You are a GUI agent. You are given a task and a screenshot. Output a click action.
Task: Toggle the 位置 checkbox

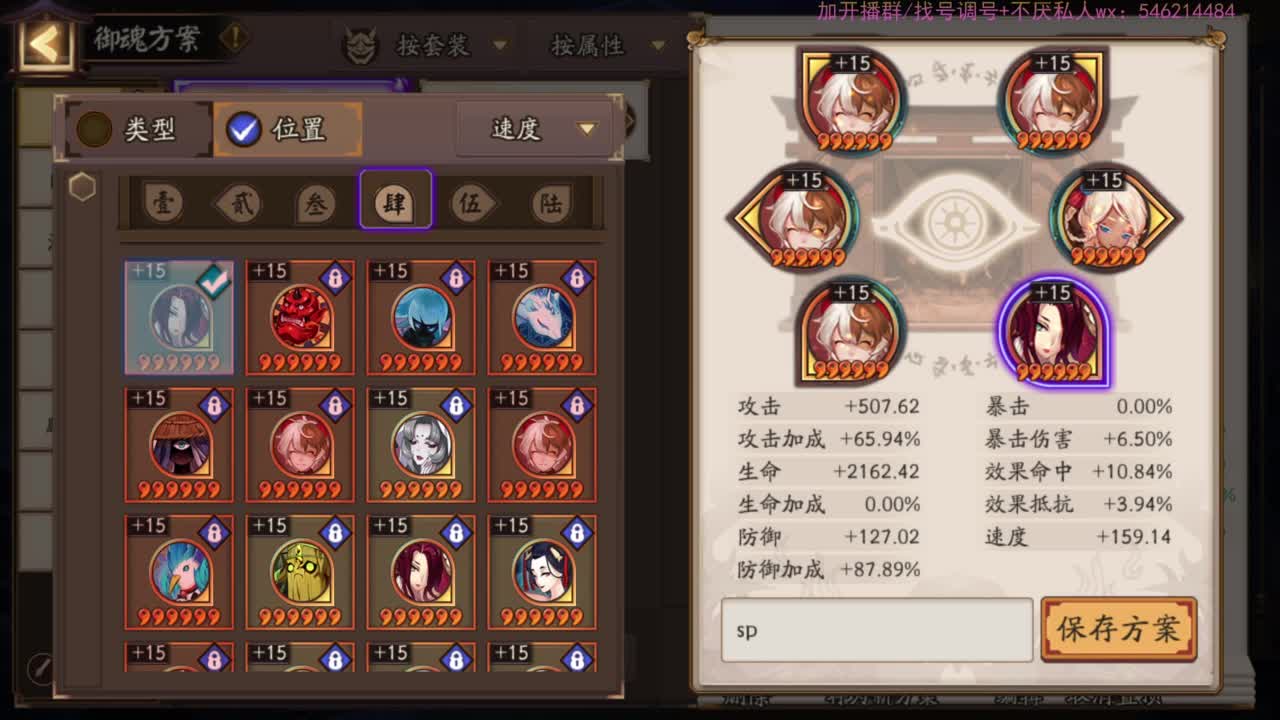pos(241,128)
